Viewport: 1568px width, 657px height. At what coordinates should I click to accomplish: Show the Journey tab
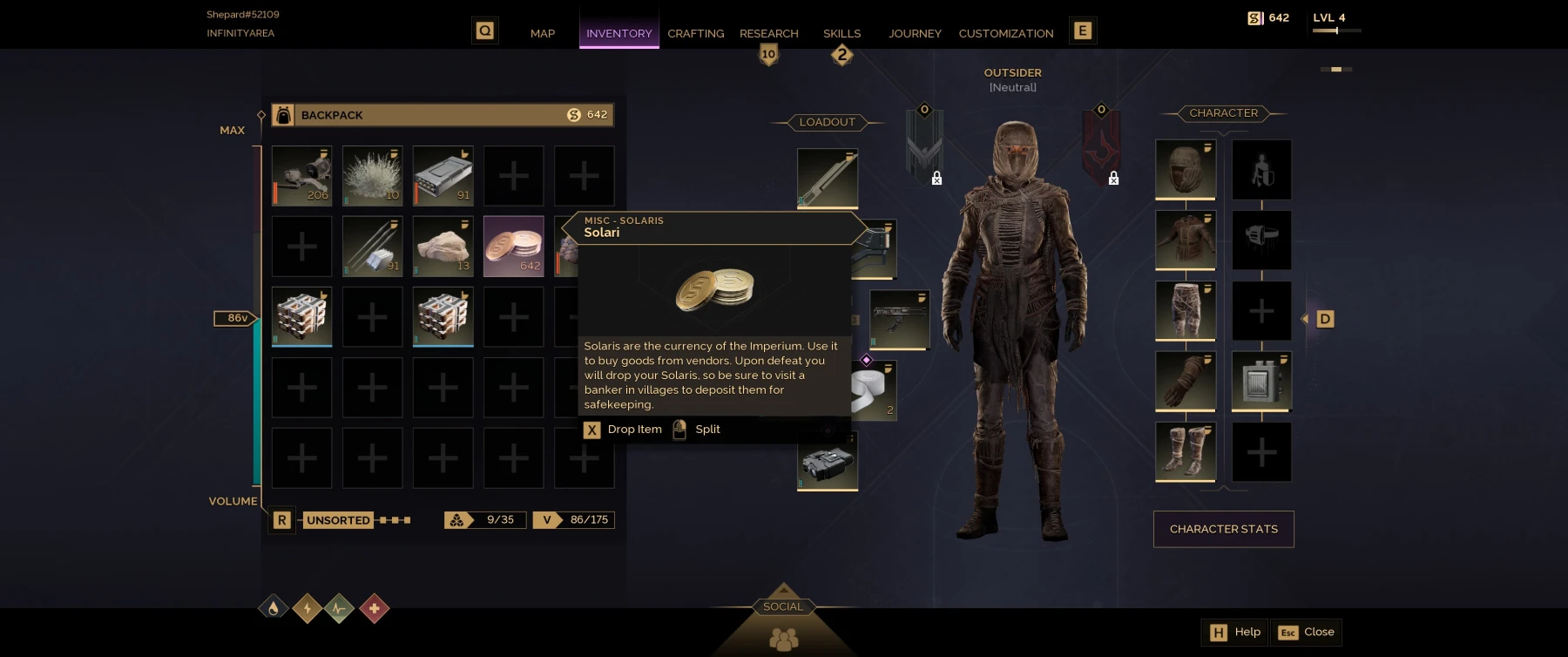(x=915, y=33)
